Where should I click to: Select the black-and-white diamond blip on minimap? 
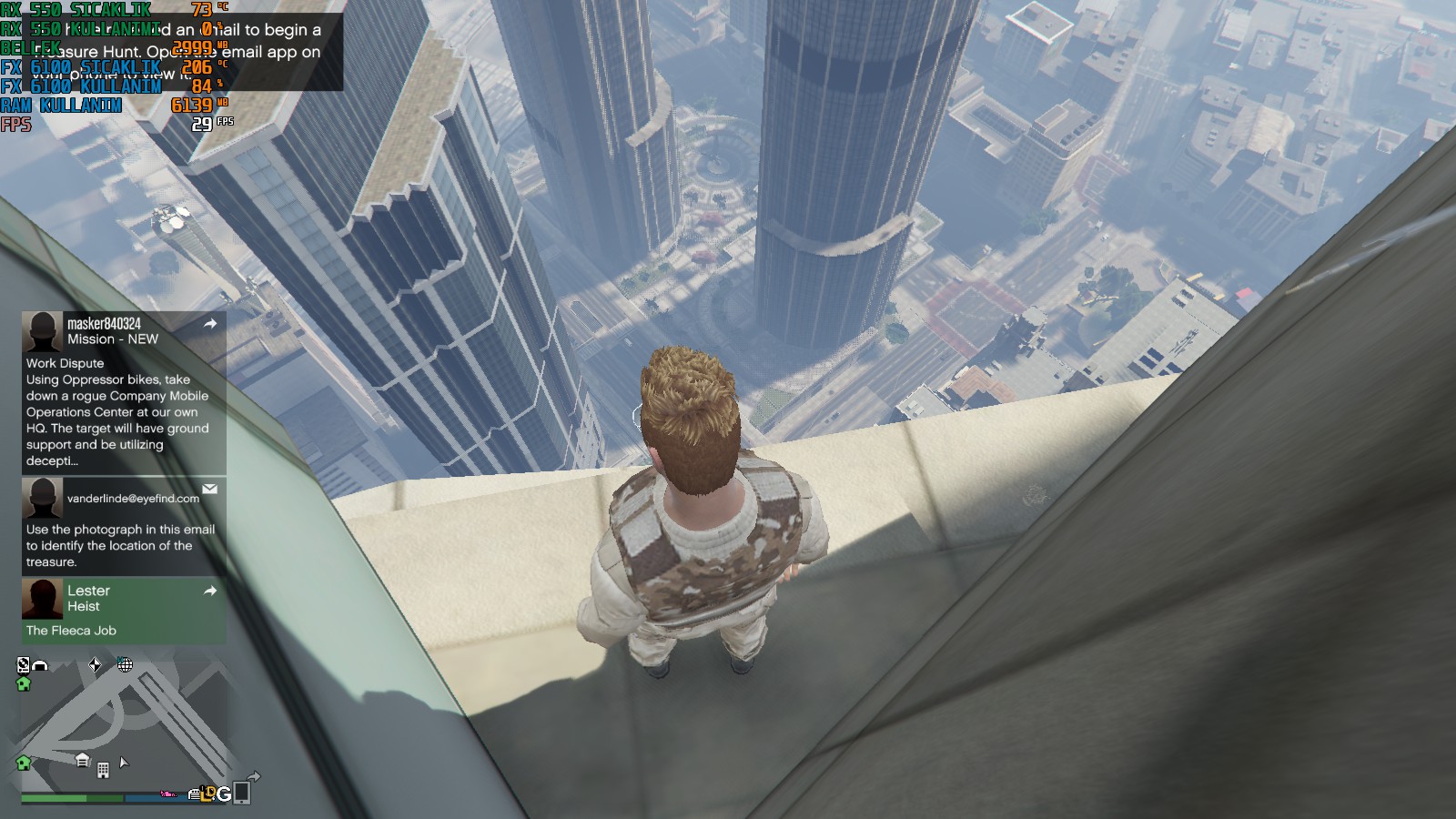click(95, 665)
